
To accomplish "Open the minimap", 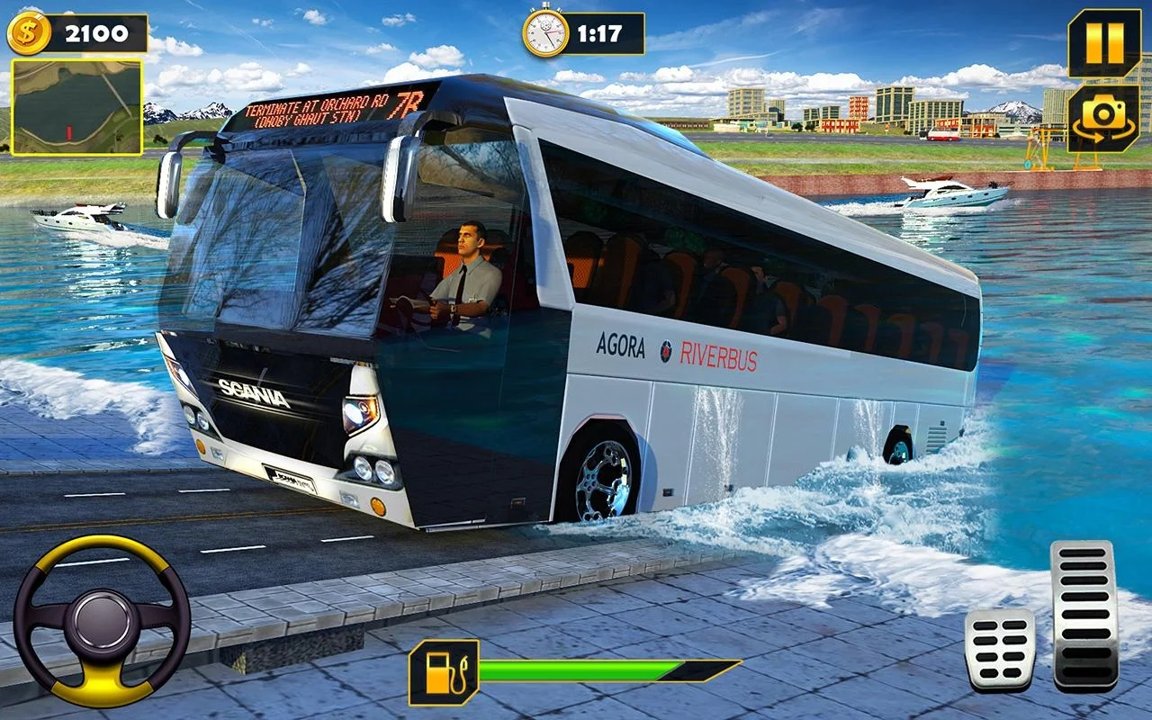I will 76,107.
